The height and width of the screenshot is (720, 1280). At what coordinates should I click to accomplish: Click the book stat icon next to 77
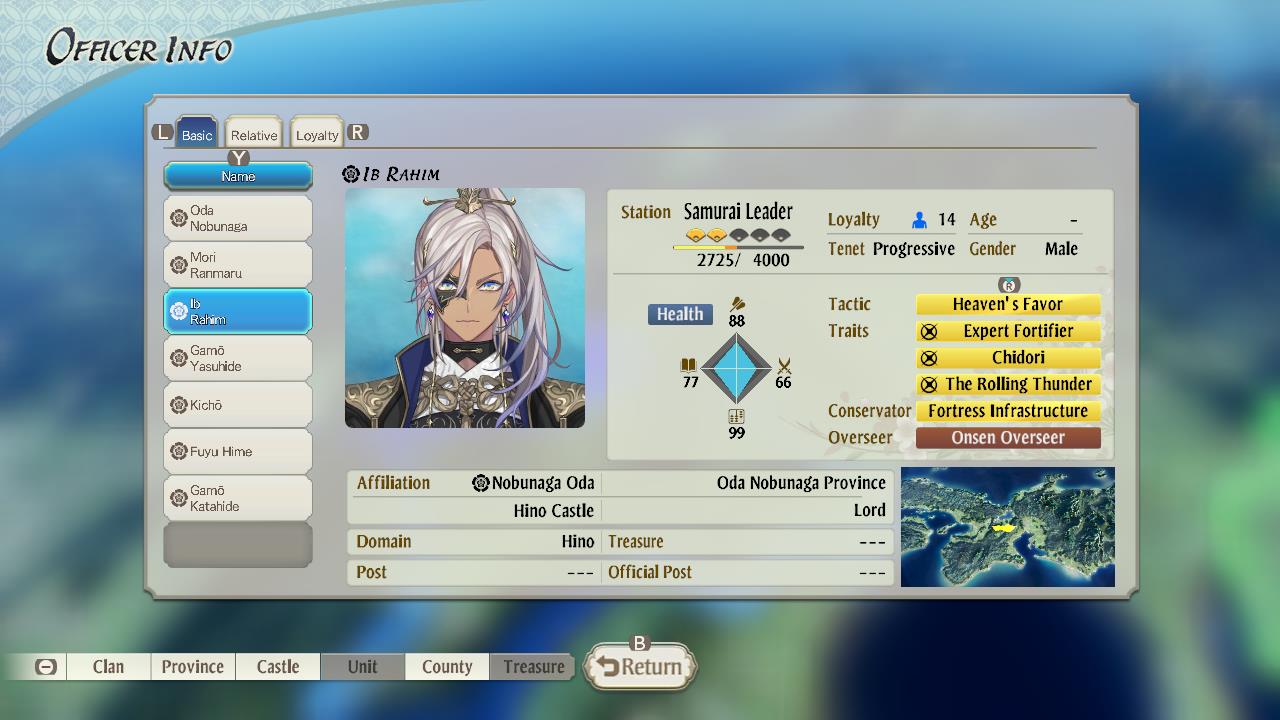[689, 367]
